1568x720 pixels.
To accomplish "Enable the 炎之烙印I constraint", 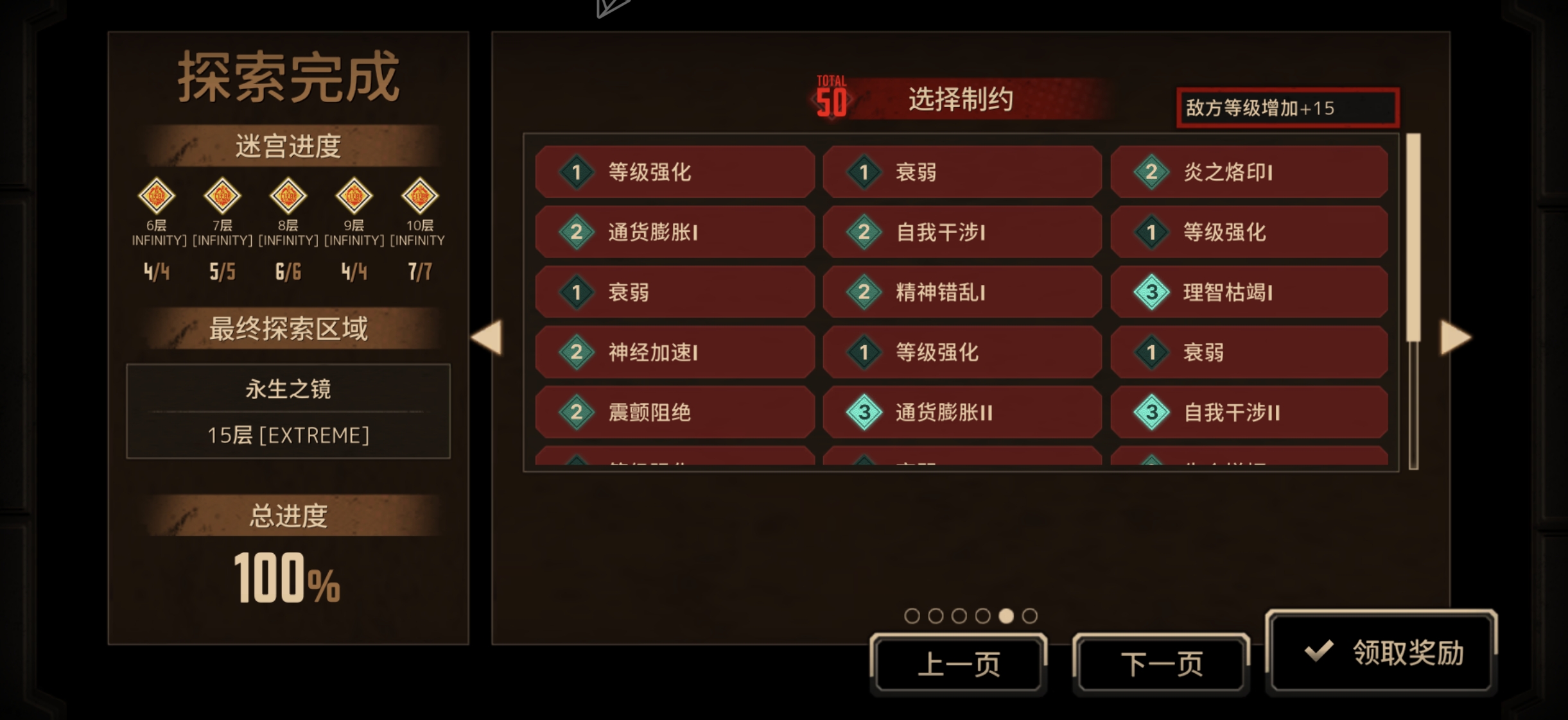I will pyautogui.click(x=1250, y=172).
